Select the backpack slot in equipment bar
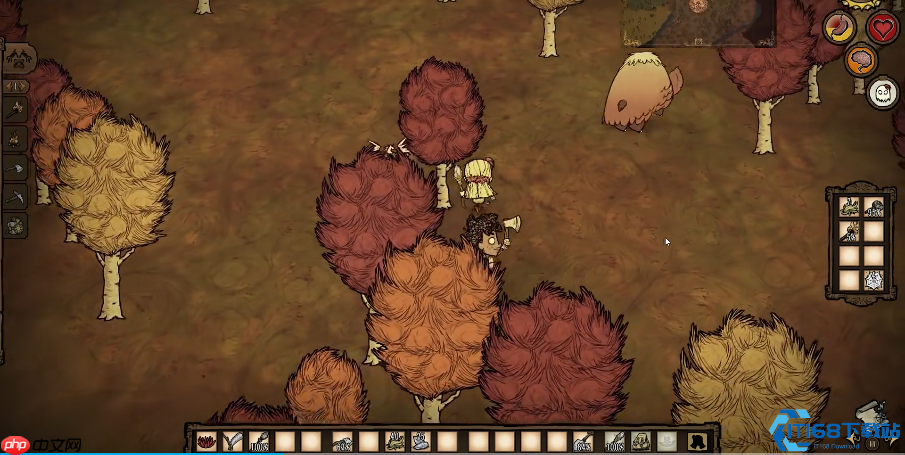This screenshot has height=455, width=905. (x=641, y=440)
